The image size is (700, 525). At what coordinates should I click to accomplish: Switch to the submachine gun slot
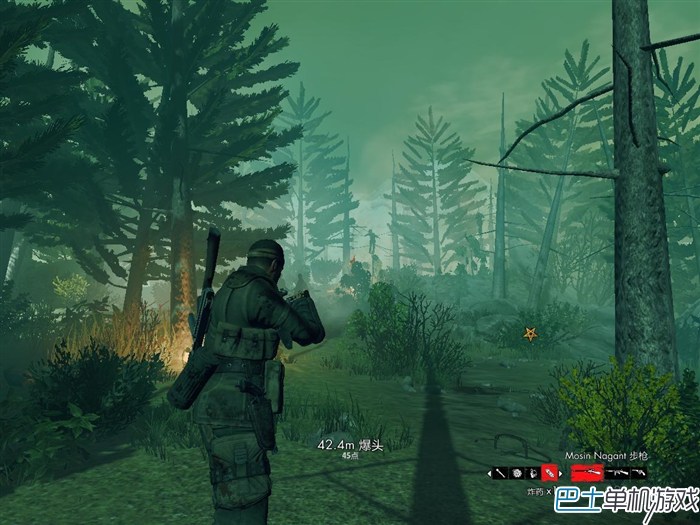[x=617, y=473]
